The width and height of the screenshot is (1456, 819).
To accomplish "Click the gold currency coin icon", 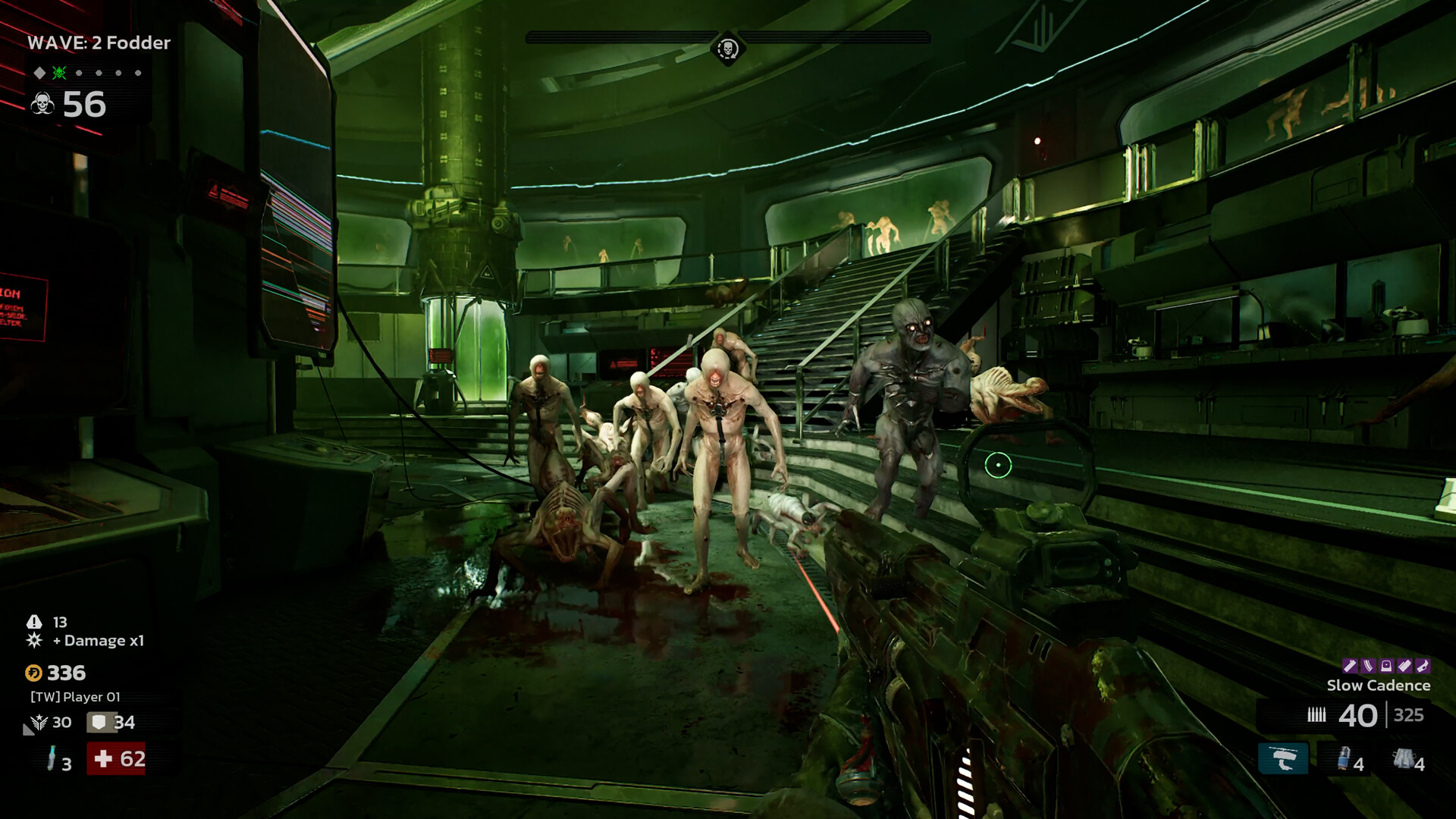I will [x=34, y=673].
